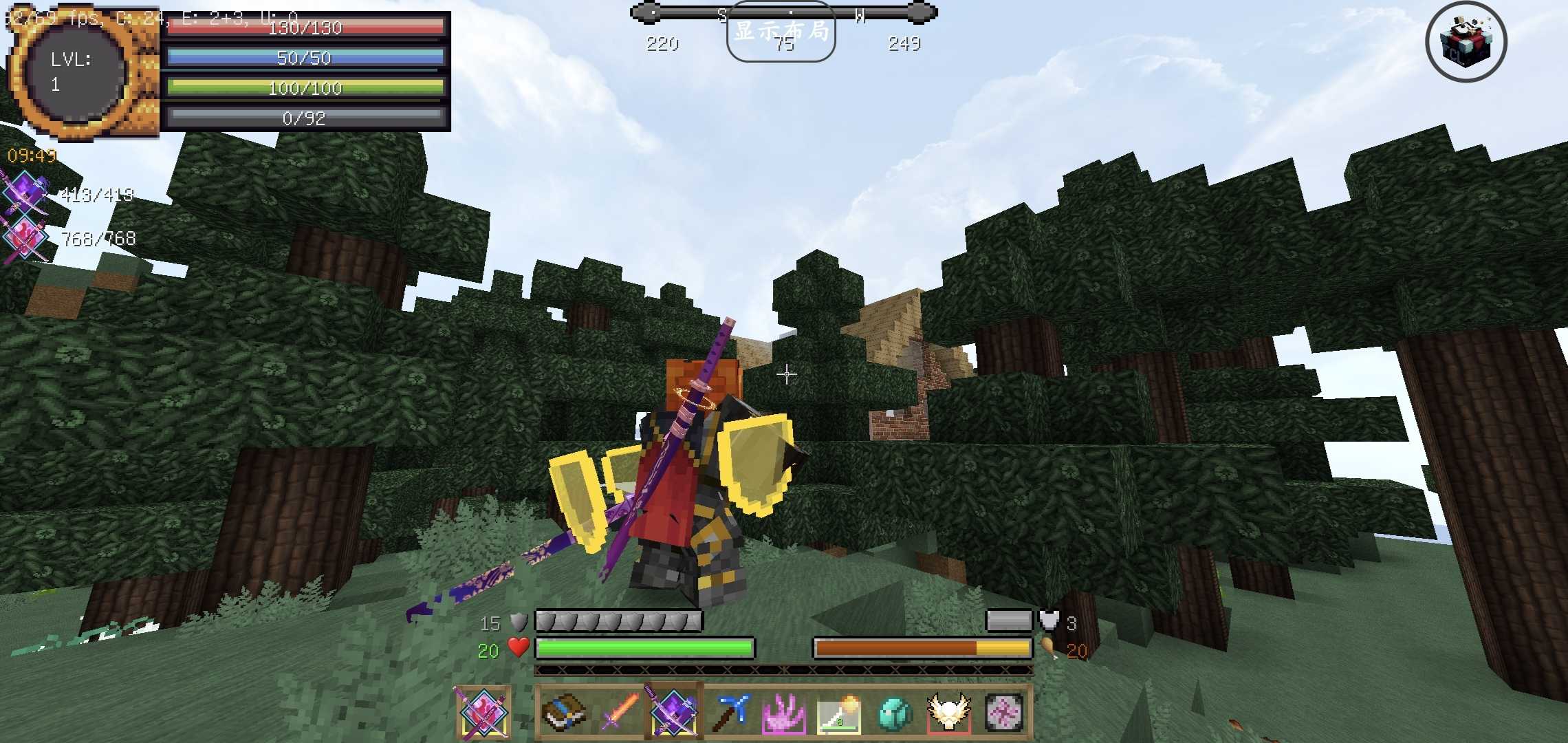
Task: Select the cyan diamond orb slot
Action: (894, 712)
